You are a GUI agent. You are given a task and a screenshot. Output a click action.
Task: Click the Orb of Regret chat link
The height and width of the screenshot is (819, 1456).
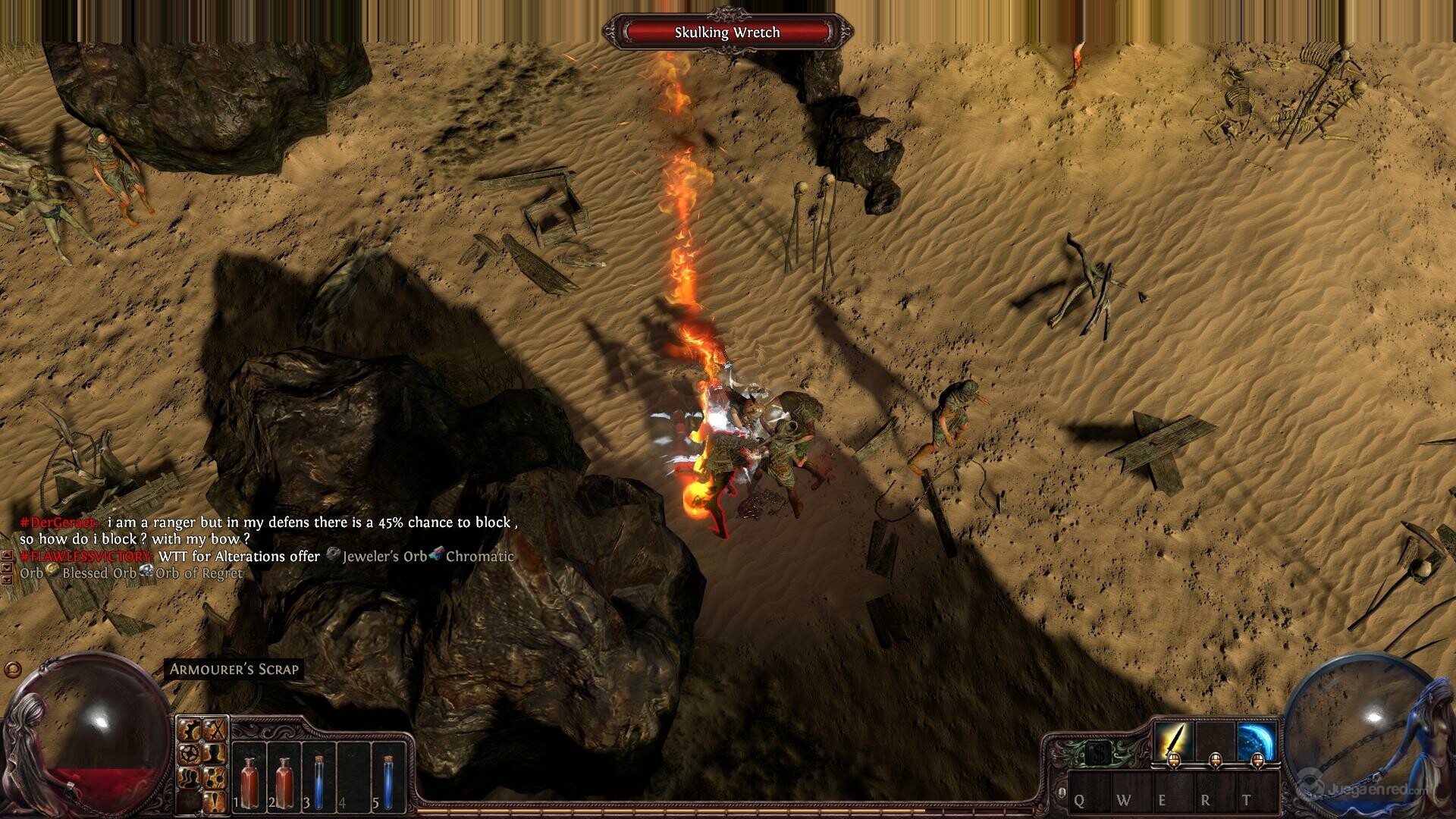point(199,573)
